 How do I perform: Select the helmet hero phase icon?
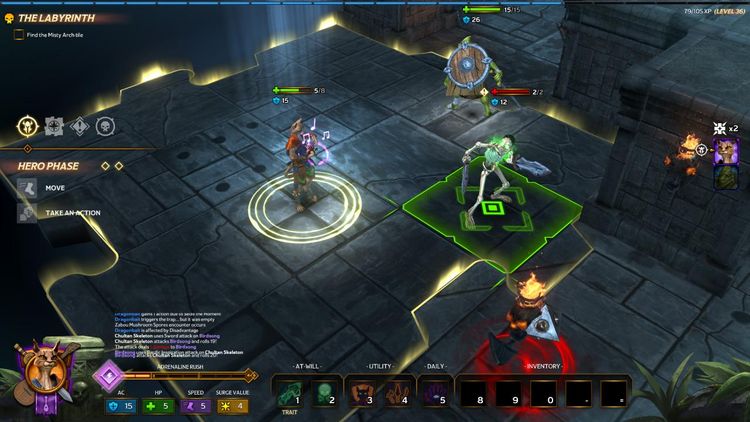[x=27, y=126]
